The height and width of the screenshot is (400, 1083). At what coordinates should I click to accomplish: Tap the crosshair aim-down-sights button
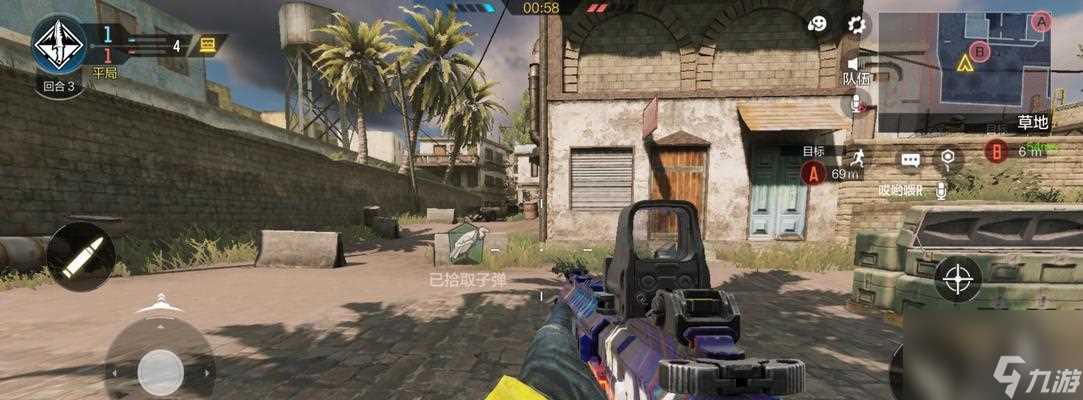coord(958,278)
